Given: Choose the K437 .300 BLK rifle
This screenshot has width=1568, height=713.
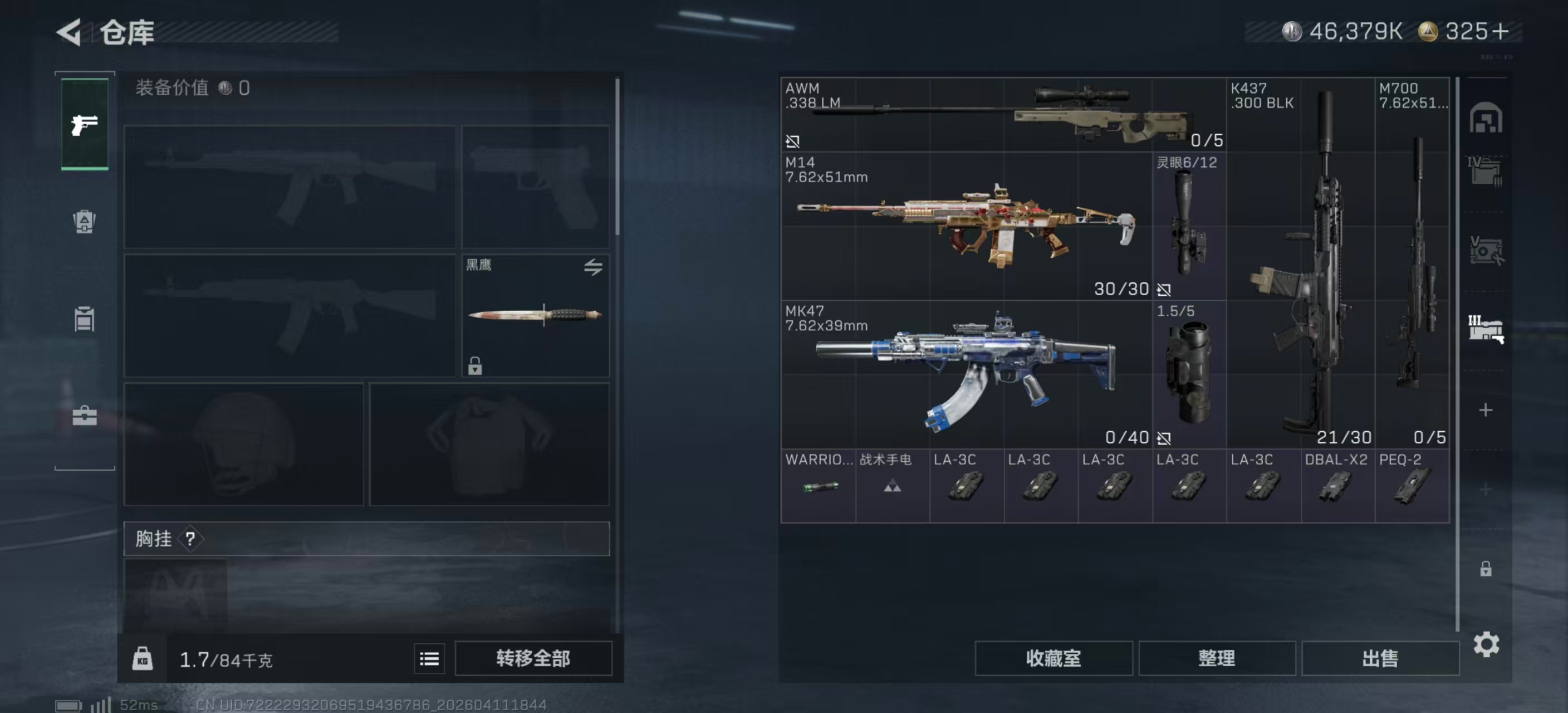Looking at the screenshot, I should click(x=1300, y=262).
